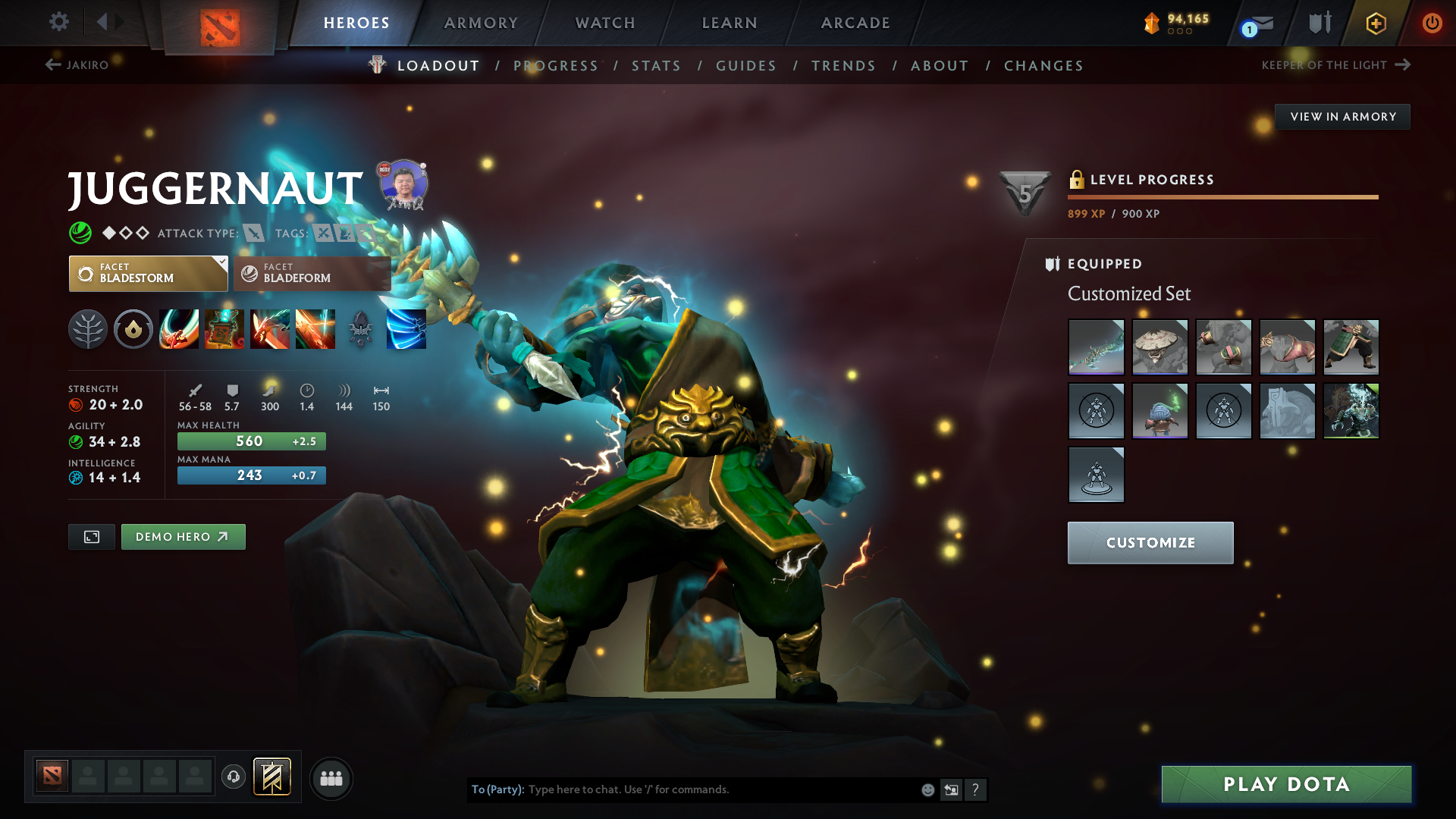Open the Armory from the top navigation
This screenshot has height=819, width=1456.
pyautogui.click(x=480, y=23)
